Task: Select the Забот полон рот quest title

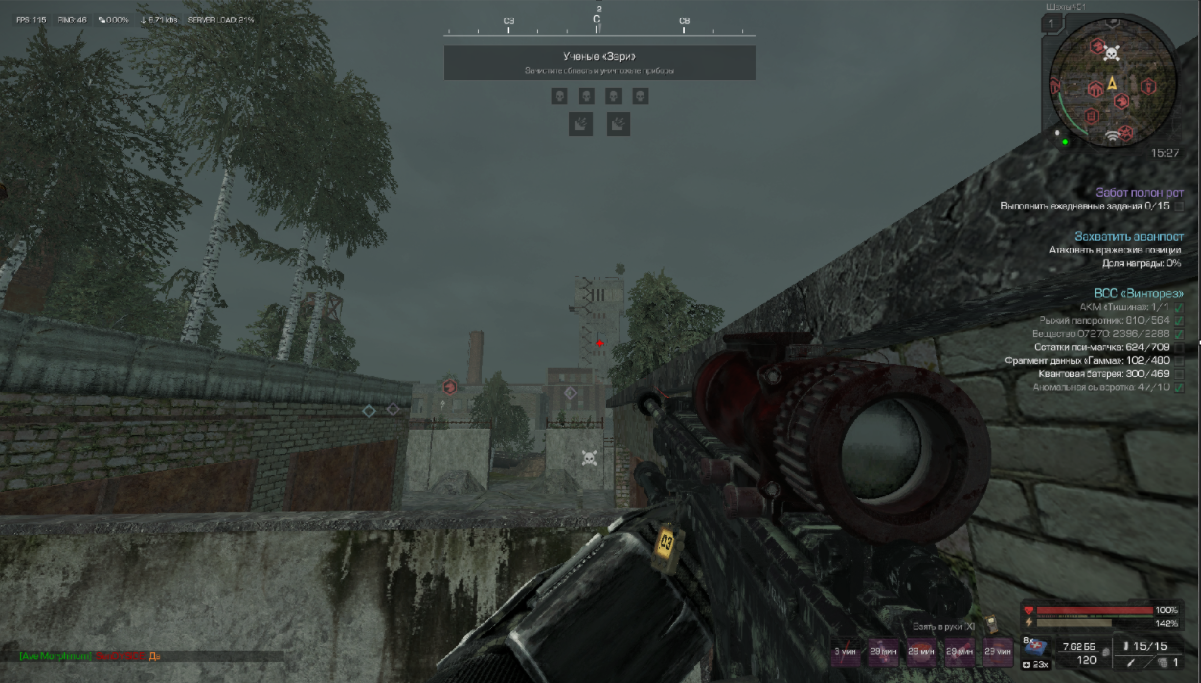Action: tap(1139, 192)
